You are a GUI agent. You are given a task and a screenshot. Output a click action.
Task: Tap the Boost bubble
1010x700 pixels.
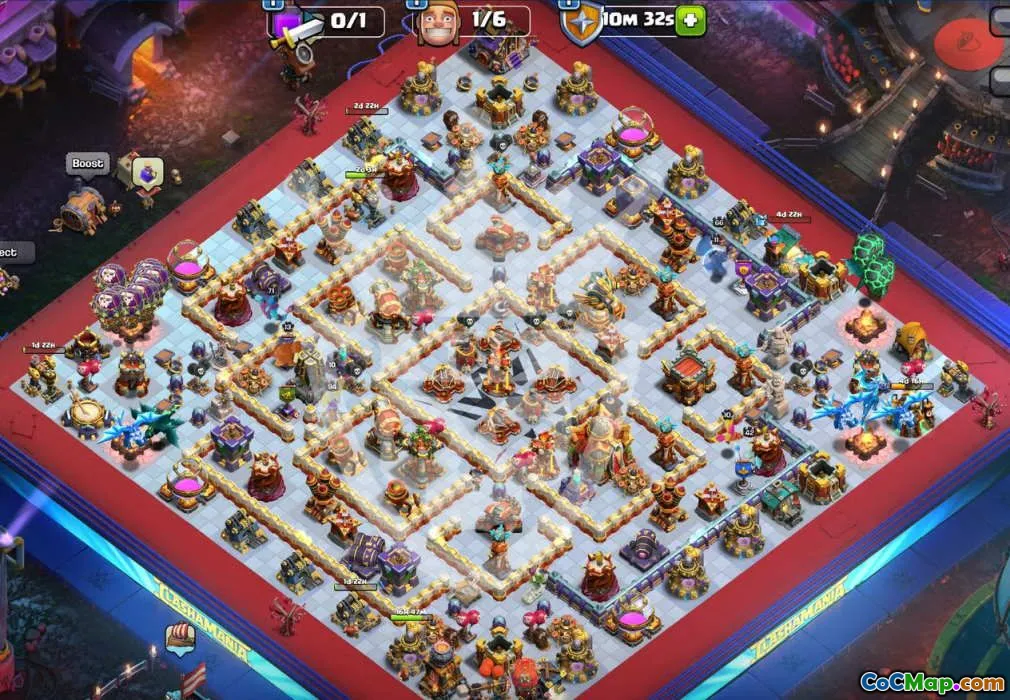pyautogui.click(x=88, y=164)
